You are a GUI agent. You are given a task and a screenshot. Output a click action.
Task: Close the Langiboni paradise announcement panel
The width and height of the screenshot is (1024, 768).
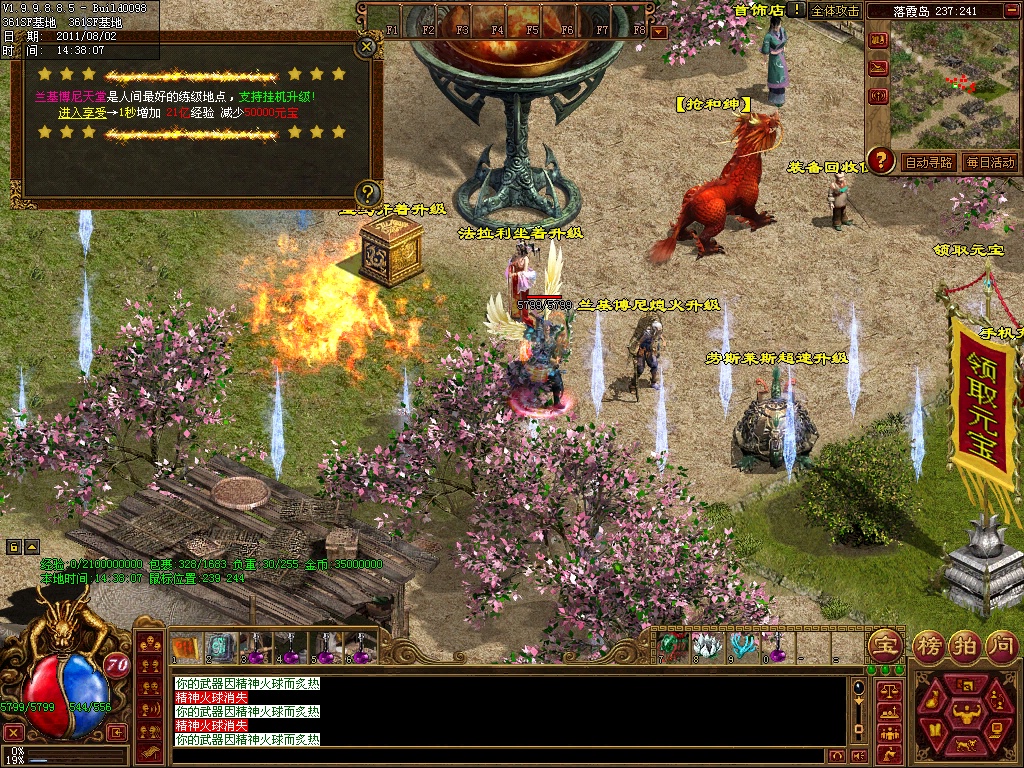tap(367, 45)
